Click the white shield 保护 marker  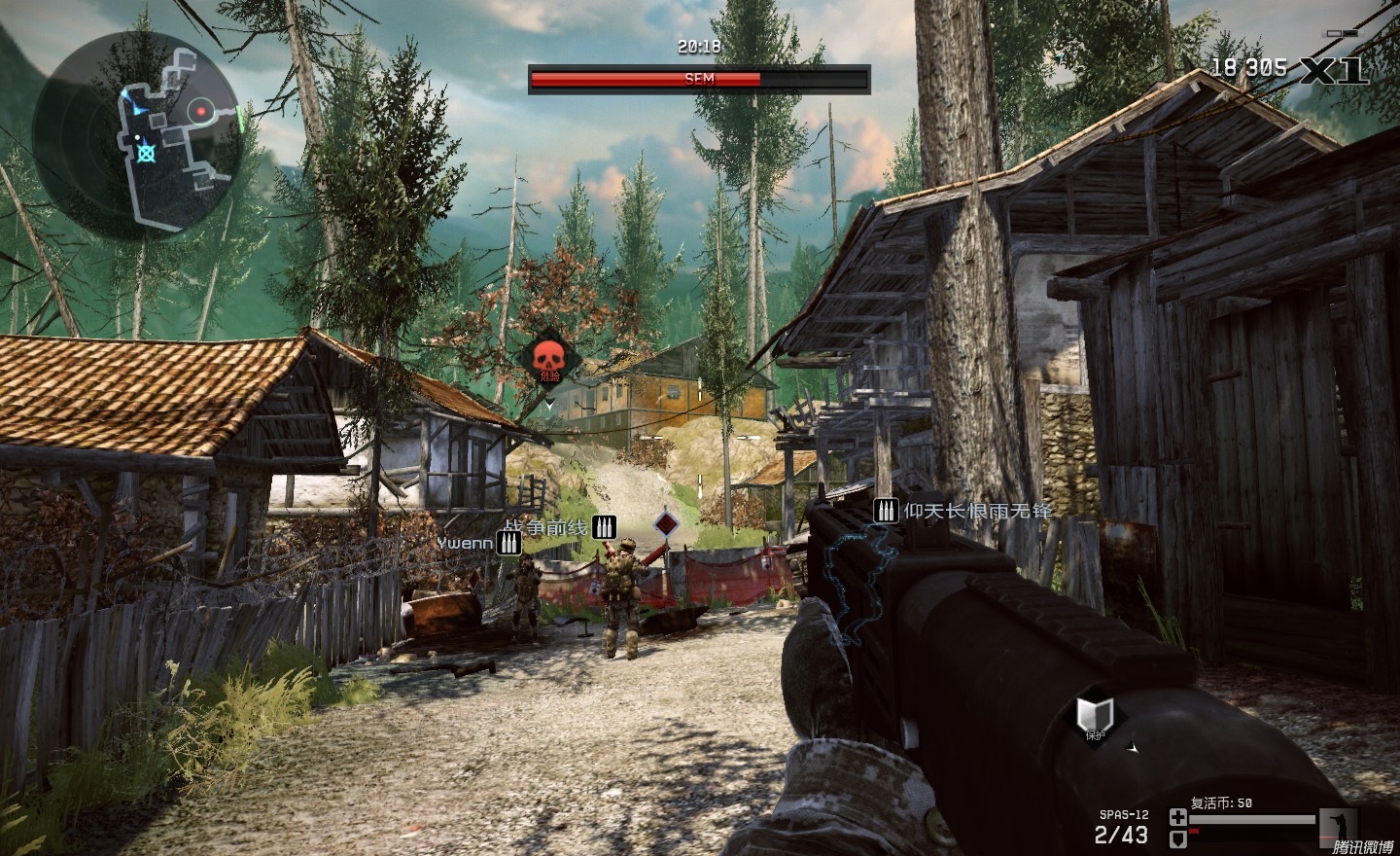pos(1091,716)
